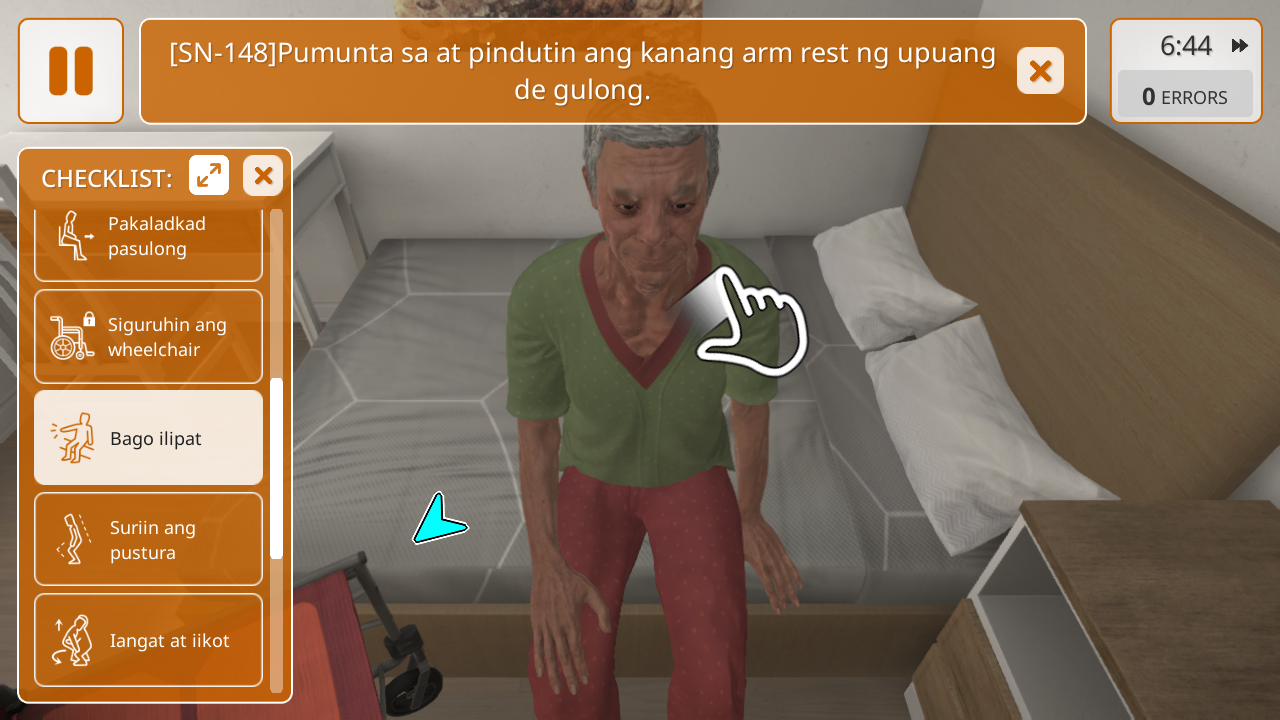Close the checklist panel
This screenshot has height=720, width=1280.
(263, 176)
